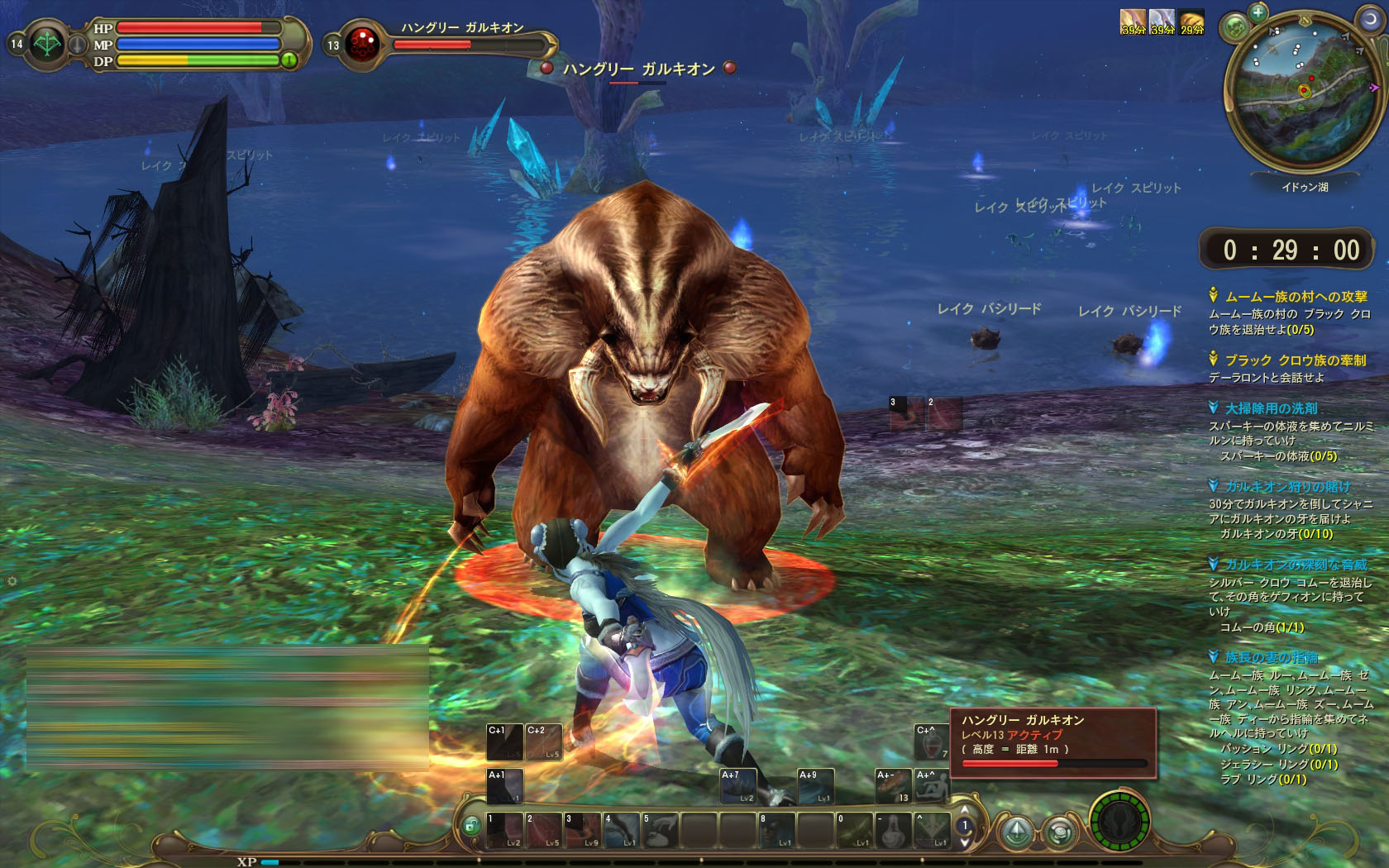This screenshot has height=868, width=1389.
Task: Select the Garkion hunting wager quest title
Action: pos(1287,487)
